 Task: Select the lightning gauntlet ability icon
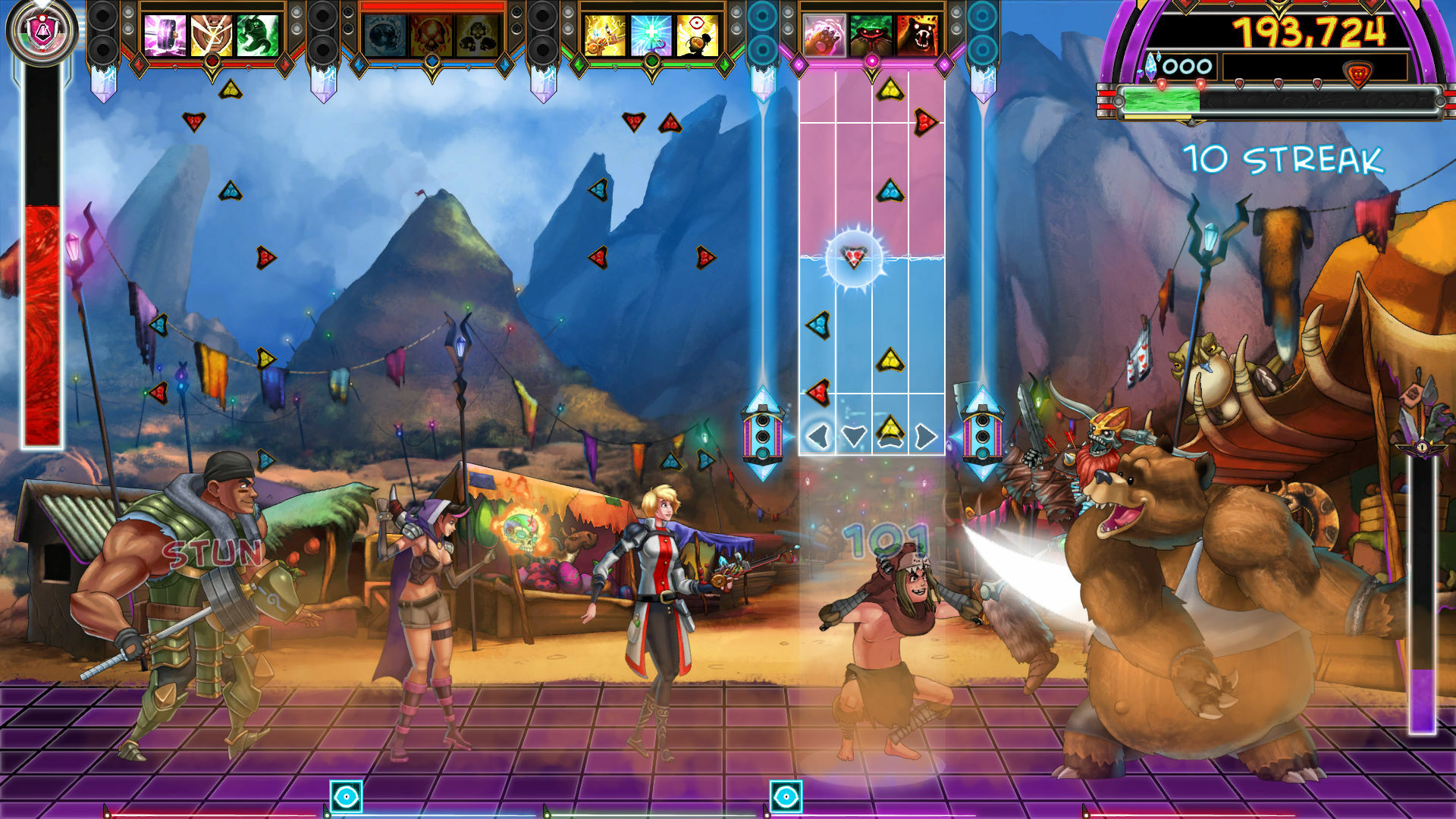[x=606, y=36]
